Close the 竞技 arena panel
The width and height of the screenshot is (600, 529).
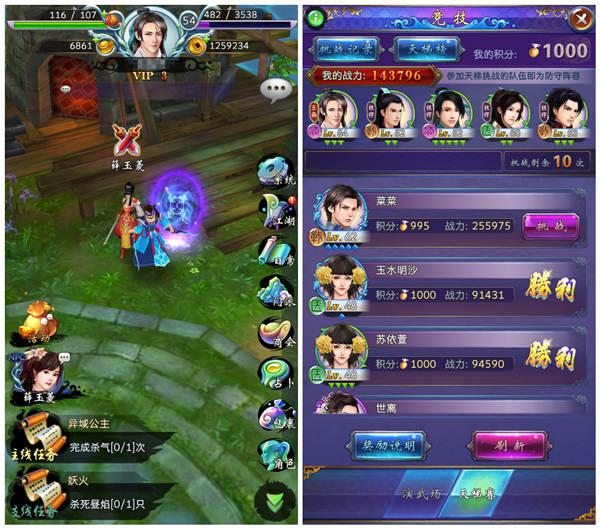tap(582, 18)
